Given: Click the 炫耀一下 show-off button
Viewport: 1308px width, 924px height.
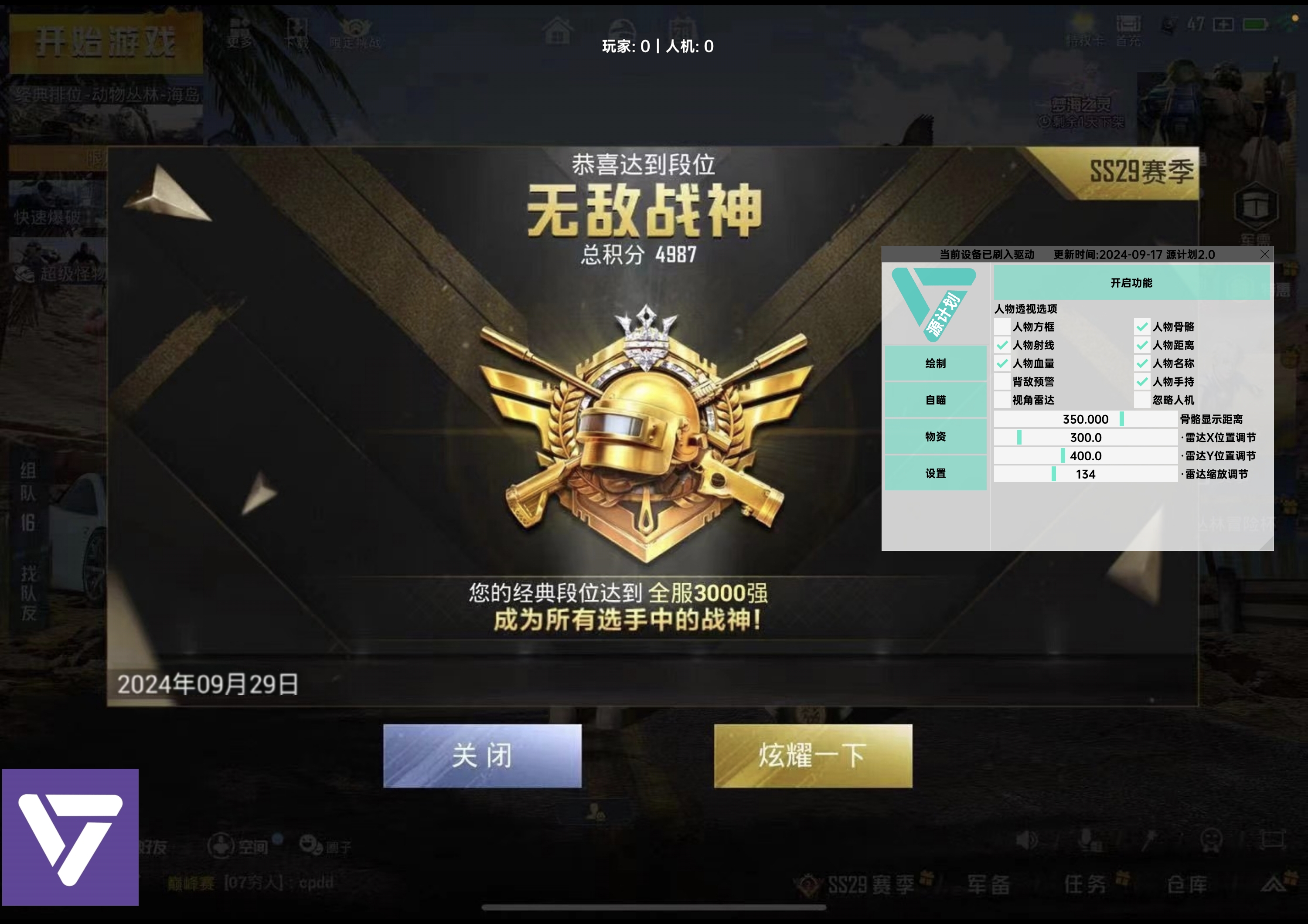Looking at the screenshot, I should click(813, 756).
